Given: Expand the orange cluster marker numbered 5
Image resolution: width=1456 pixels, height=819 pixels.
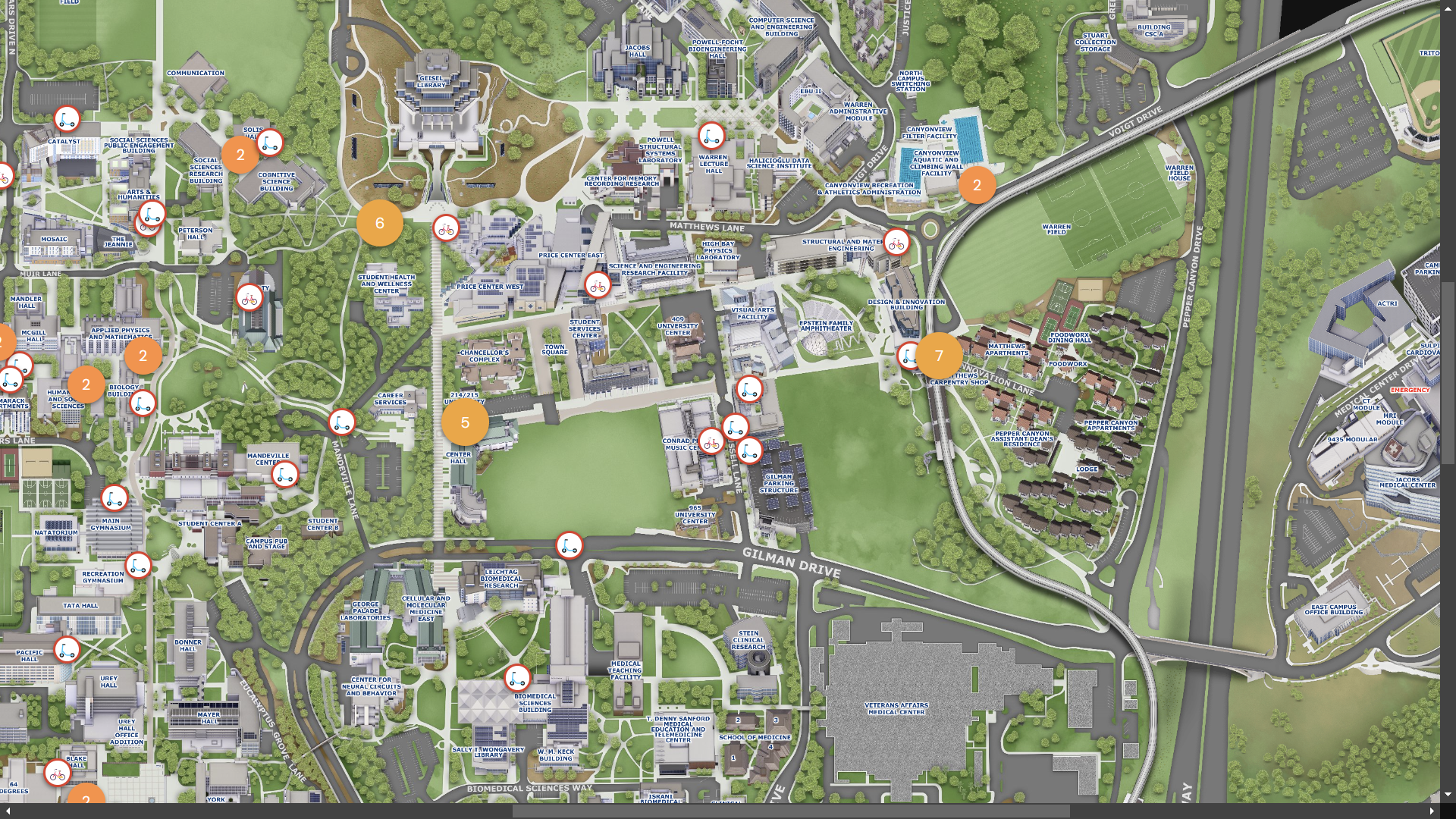Looking at the screenshot, I should tap(465, 423).
